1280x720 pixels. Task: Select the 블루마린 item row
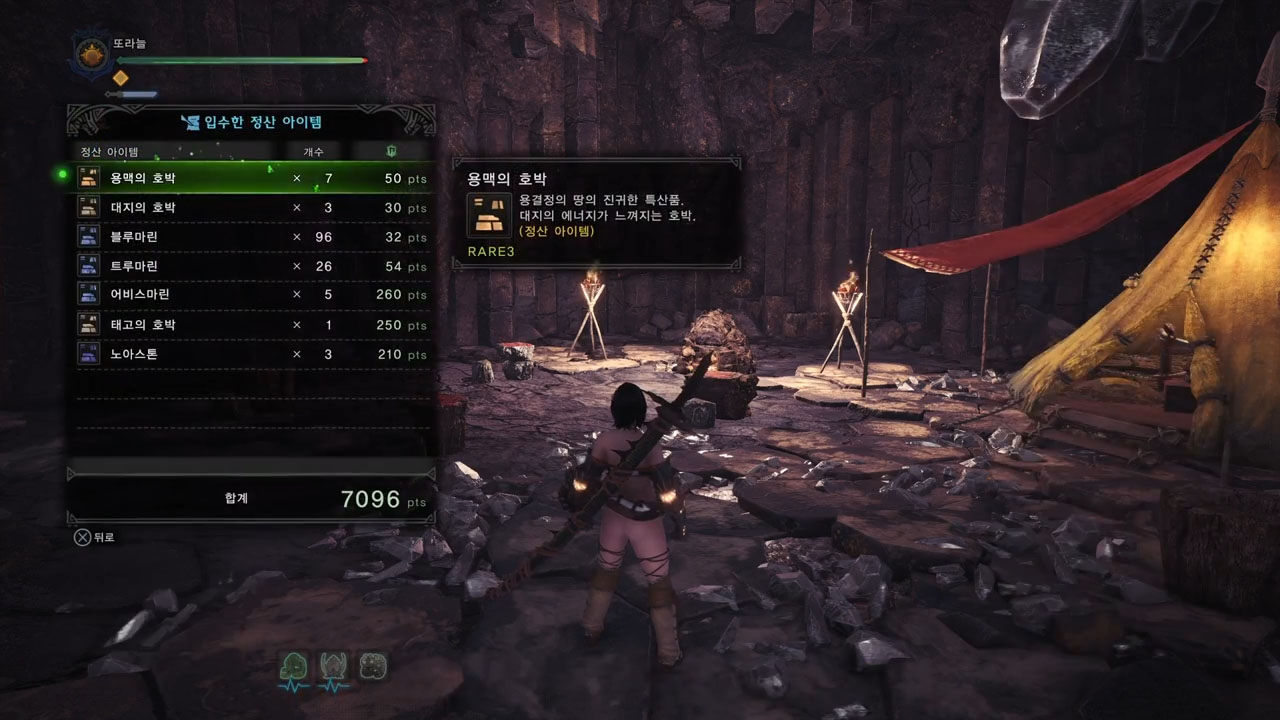pos(250,237)
